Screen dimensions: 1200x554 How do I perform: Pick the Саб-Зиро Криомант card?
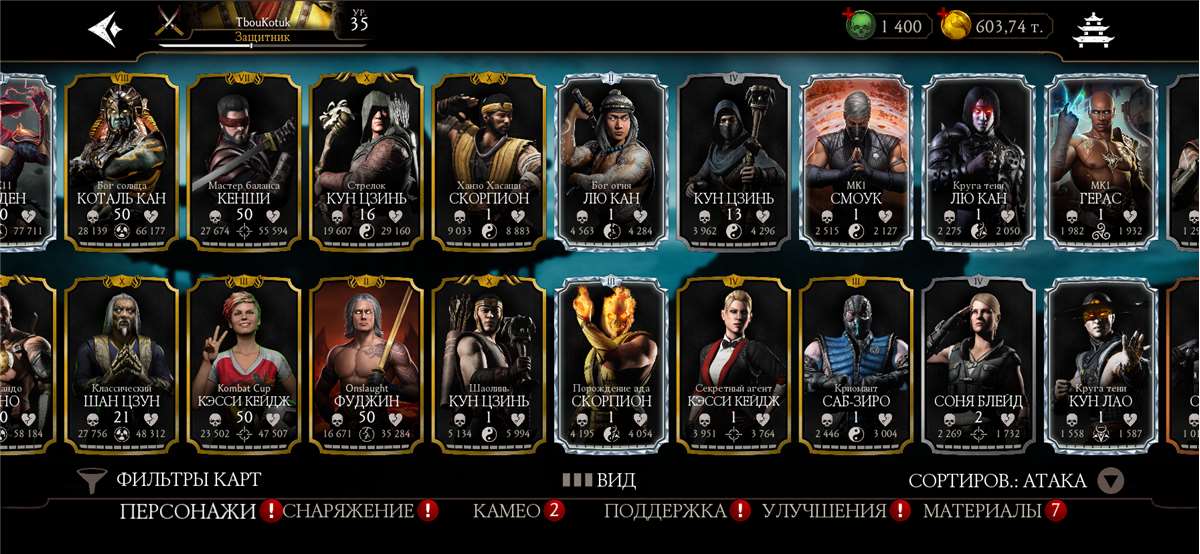point(857,365)
